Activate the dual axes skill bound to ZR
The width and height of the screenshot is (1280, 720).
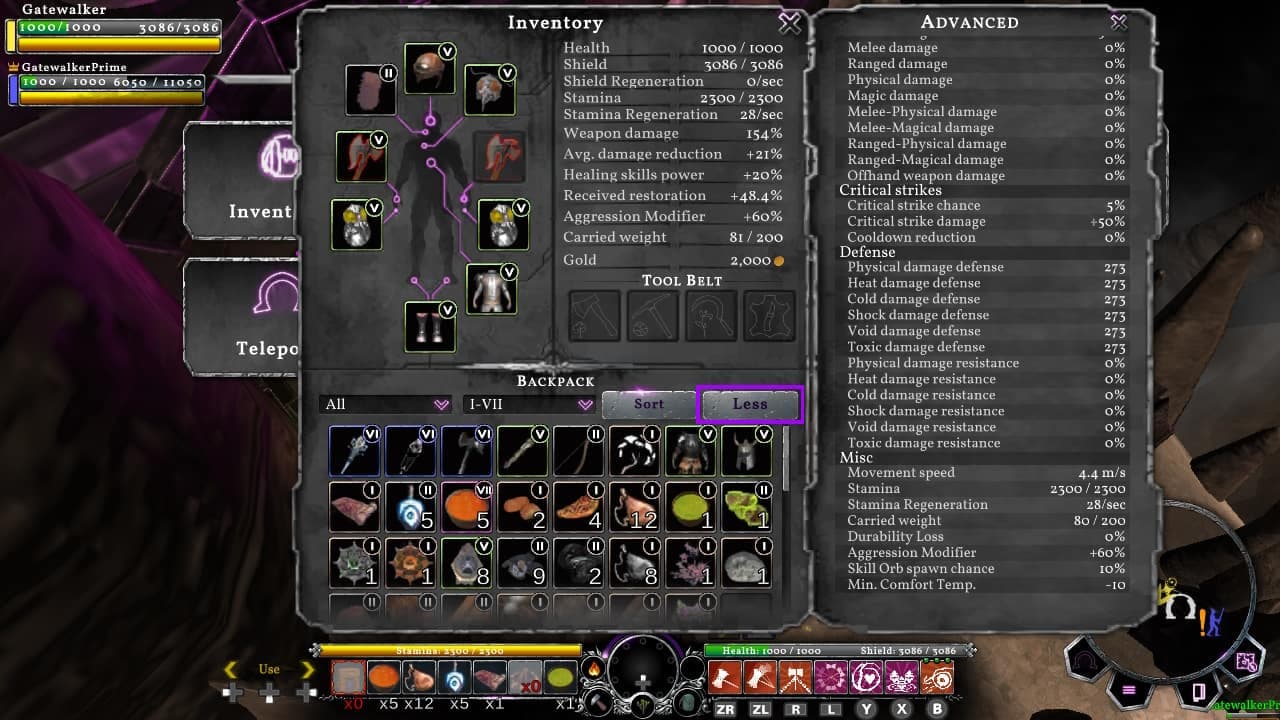coord(727,678)
